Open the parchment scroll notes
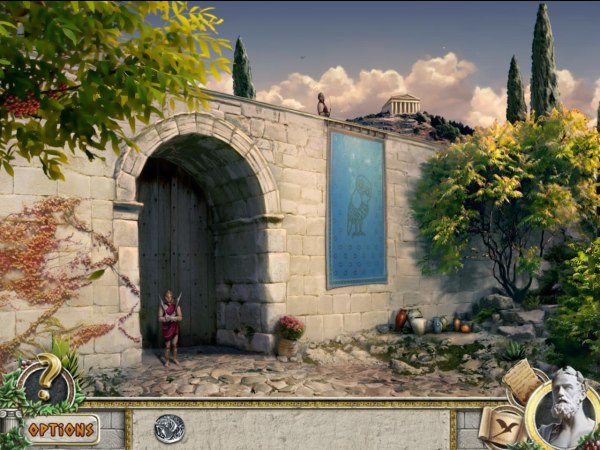 point(520,382)
